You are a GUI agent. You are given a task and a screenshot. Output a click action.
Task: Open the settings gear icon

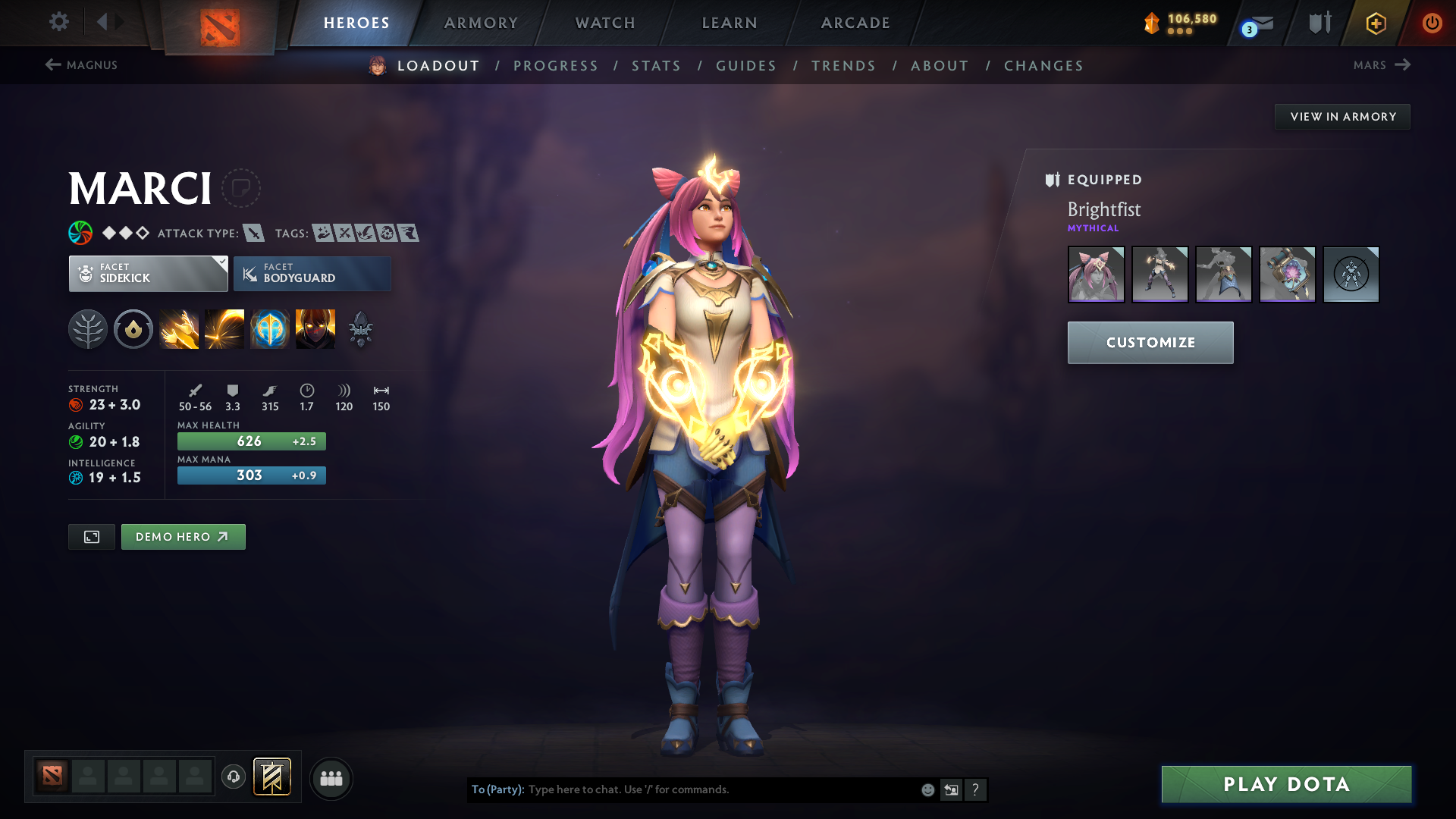[59, 22]
